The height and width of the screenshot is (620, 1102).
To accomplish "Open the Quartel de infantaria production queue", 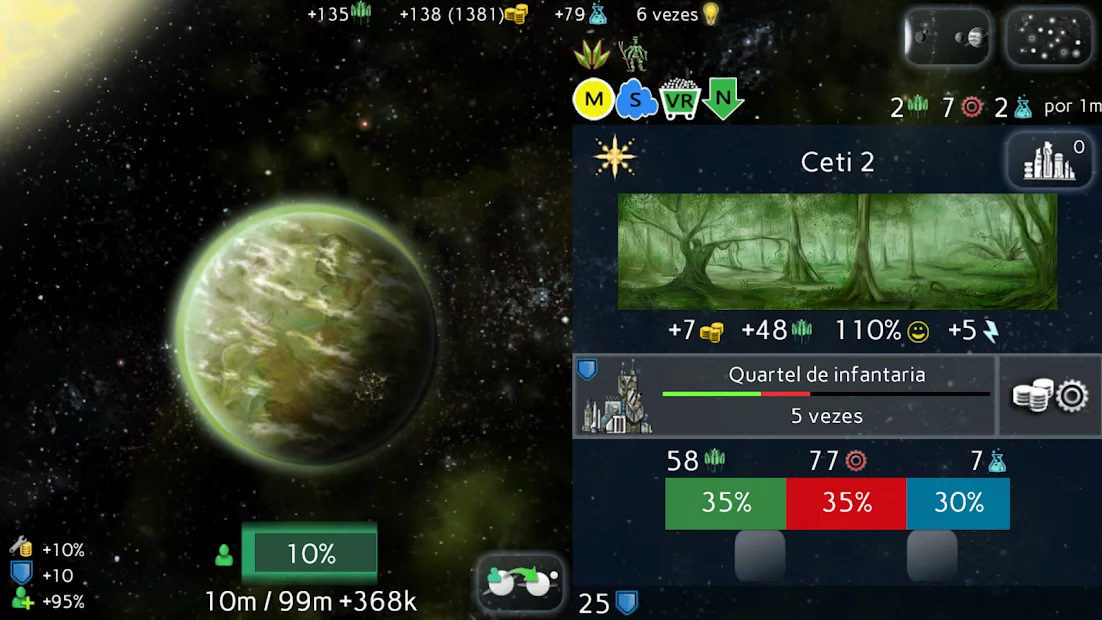I will (785, 396).
